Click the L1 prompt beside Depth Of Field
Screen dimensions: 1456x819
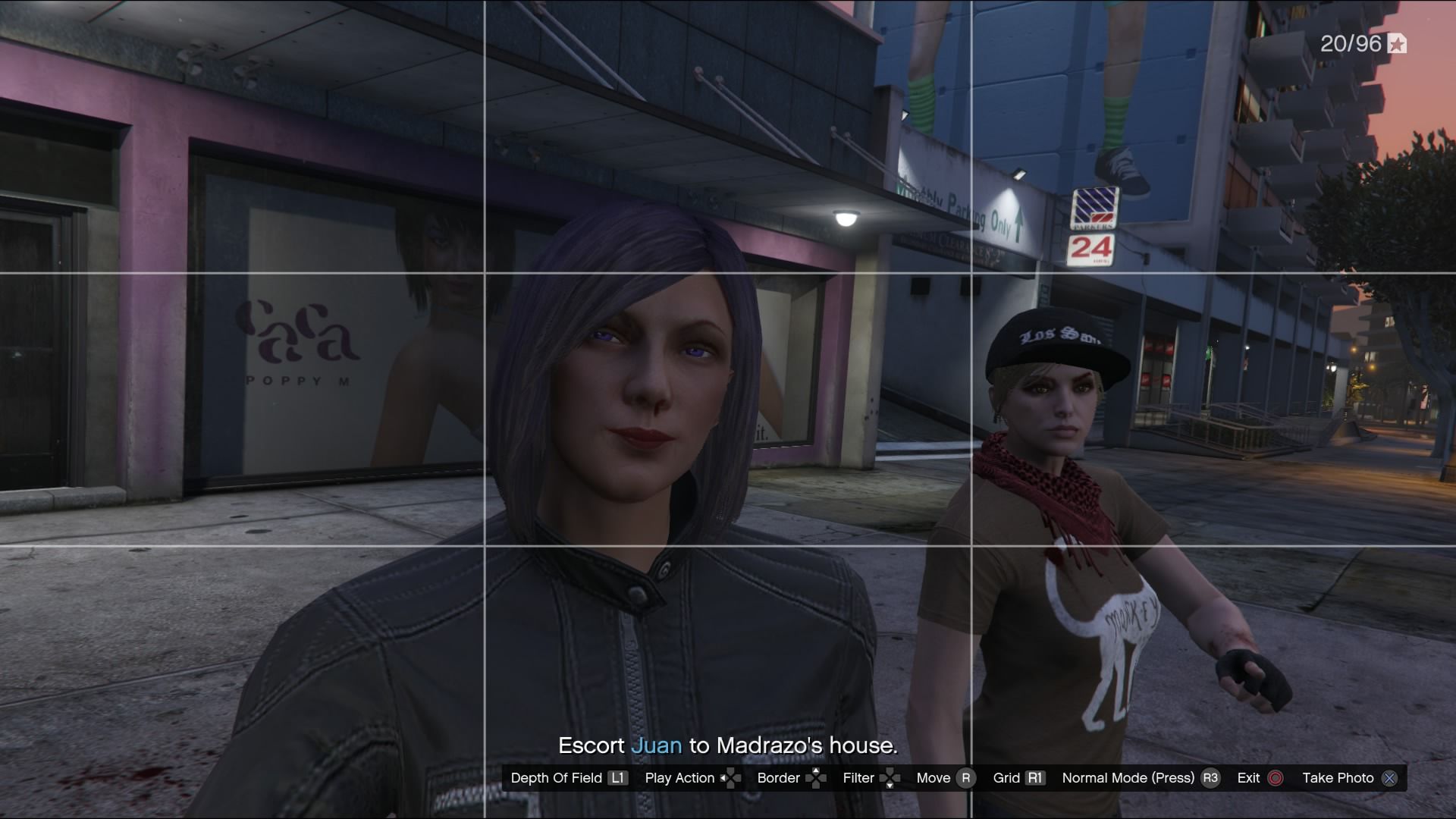pos(617,778)
